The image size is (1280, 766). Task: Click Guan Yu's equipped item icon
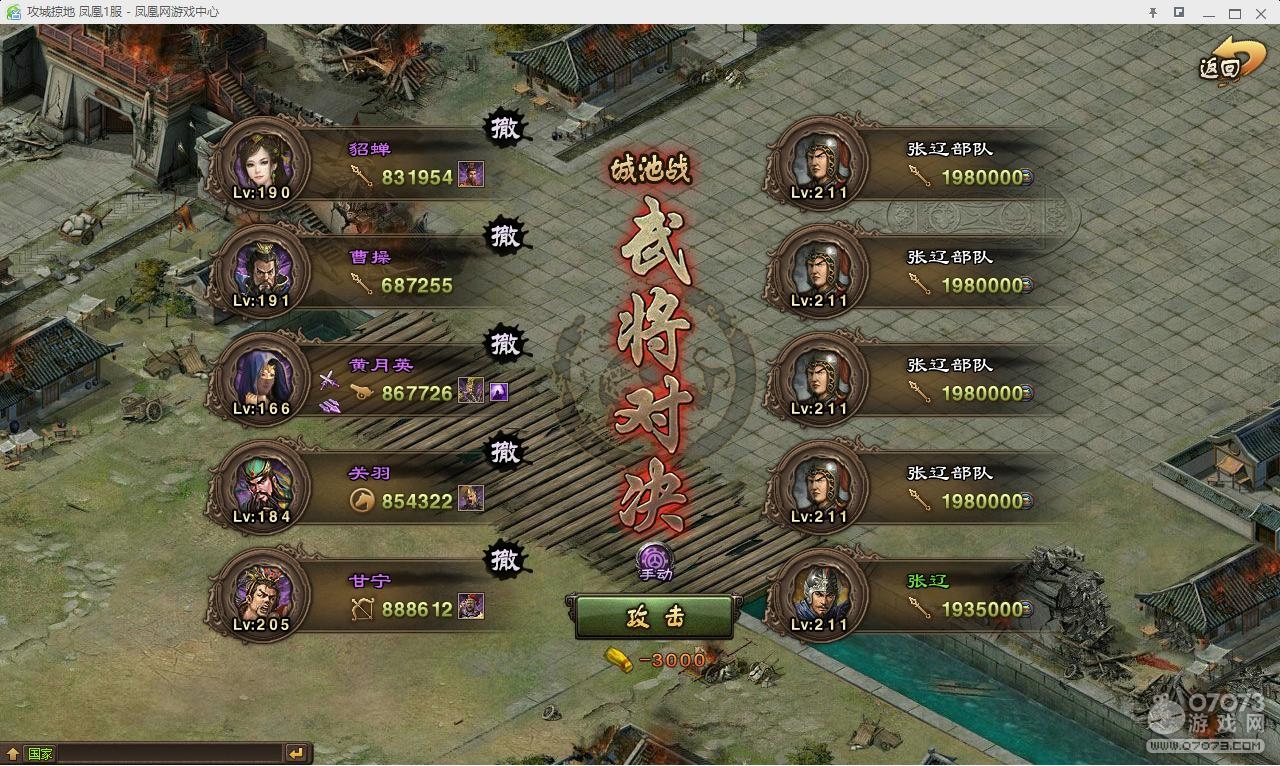click(x=470, y=497)
